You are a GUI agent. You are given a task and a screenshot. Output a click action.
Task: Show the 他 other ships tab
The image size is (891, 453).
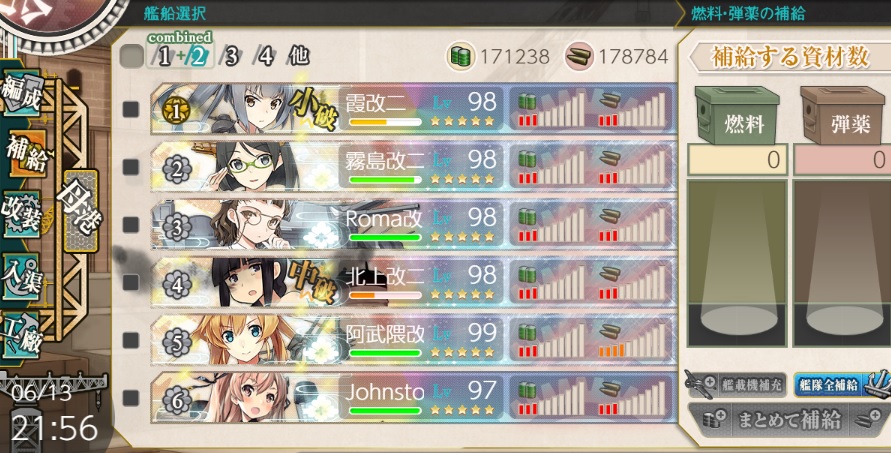tap(298, 56)
